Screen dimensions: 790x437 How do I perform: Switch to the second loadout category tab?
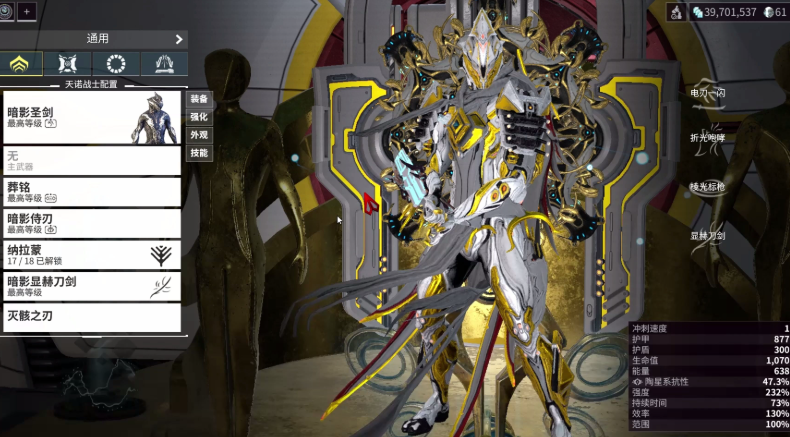(x=68, y=64)
